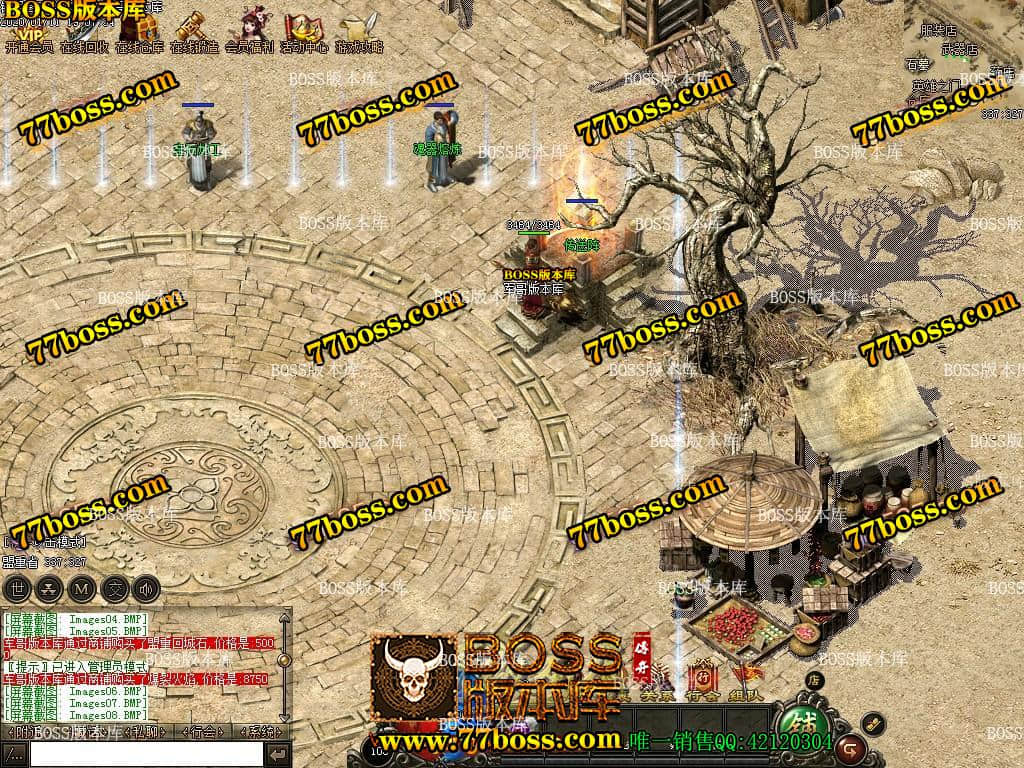Switch to the 私聊 private chat tab
1024x768 pixels.
tap(146, 732)
